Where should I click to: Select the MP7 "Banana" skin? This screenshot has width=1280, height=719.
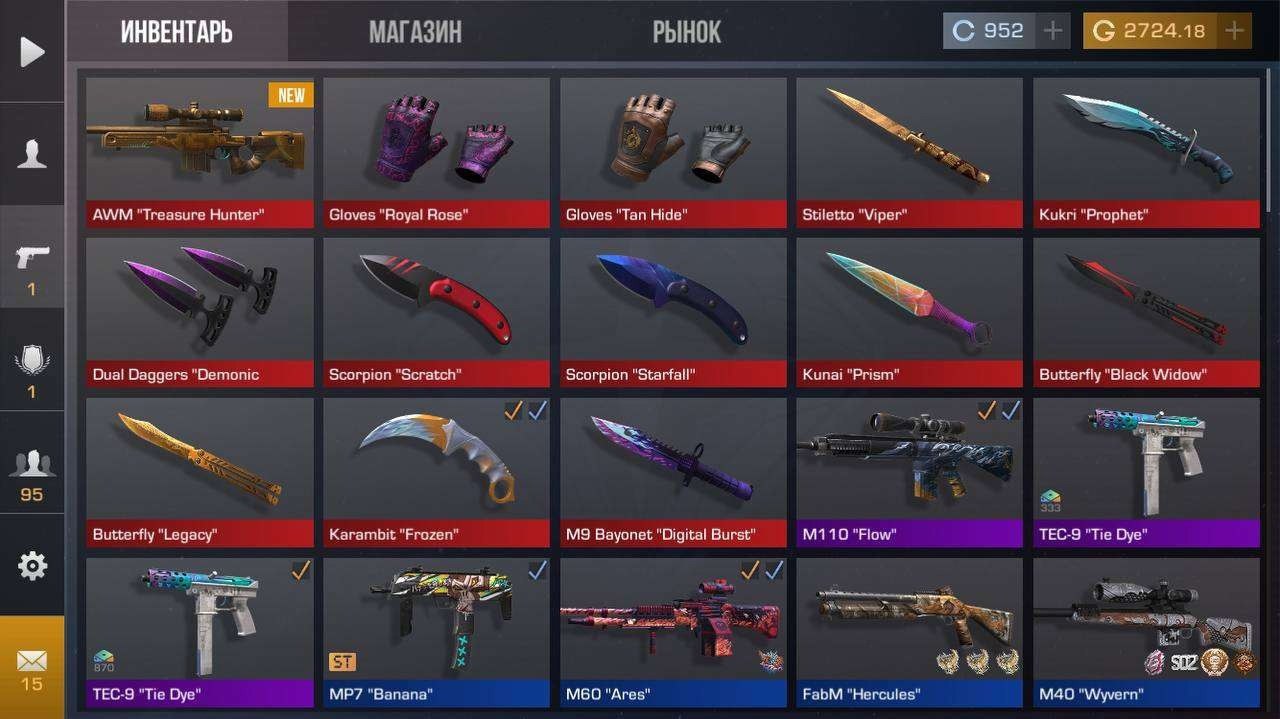[x=436, y=632]
